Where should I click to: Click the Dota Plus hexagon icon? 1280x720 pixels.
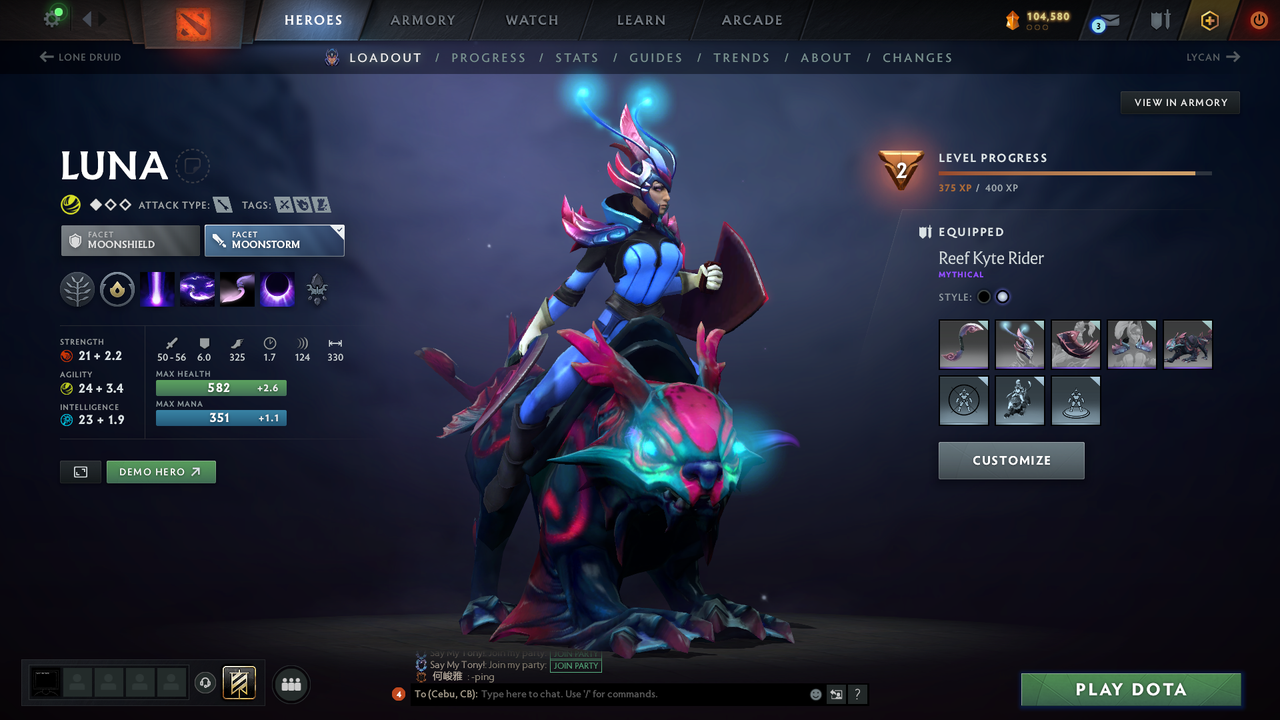(1209, 19)
